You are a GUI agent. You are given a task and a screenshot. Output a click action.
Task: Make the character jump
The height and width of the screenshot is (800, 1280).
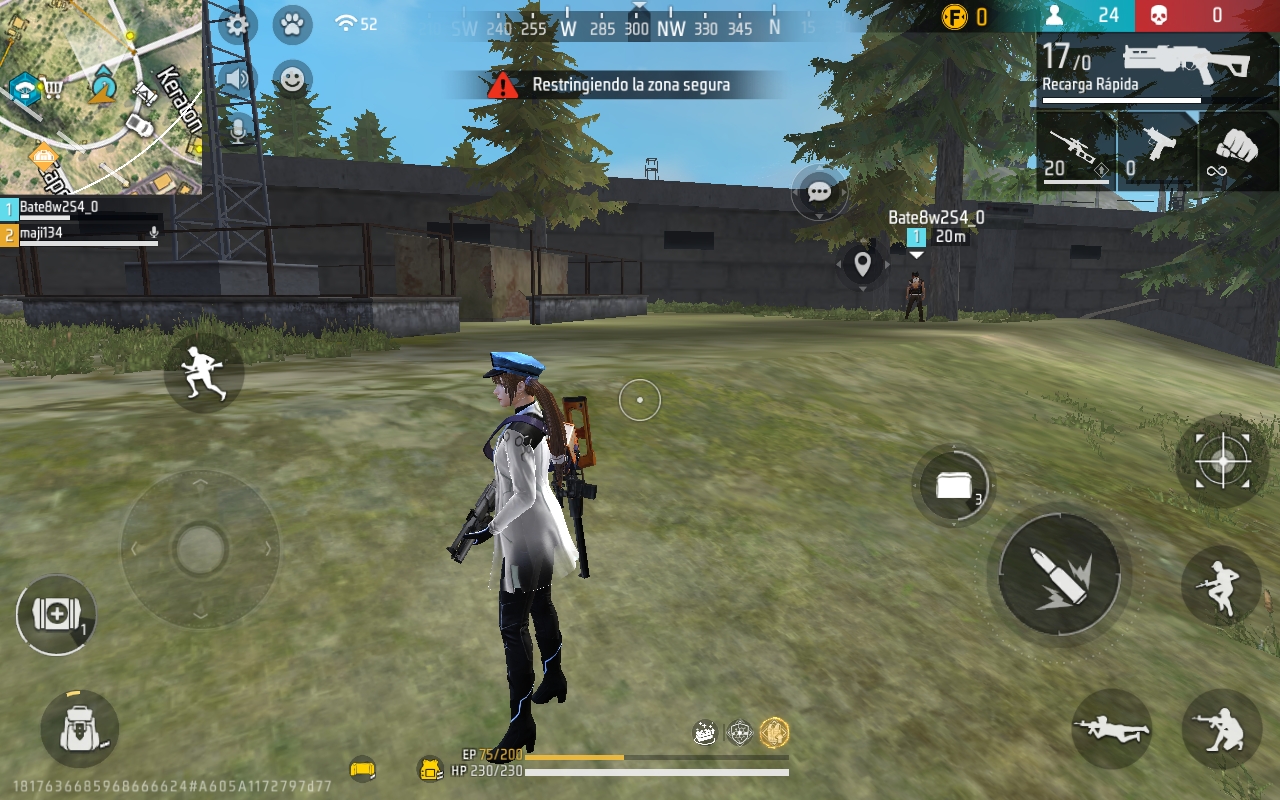click(x=1221, y=586)
